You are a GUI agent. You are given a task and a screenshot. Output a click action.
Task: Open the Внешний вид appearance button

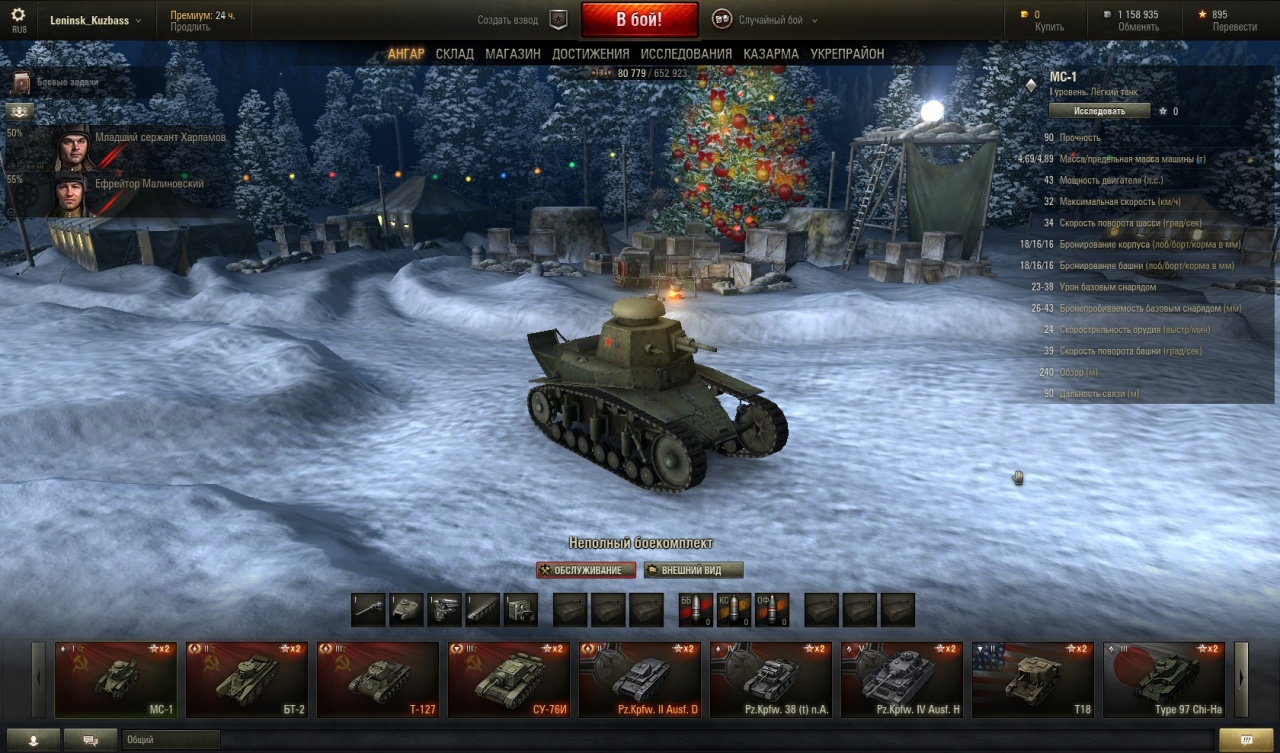pyautogui.click(x=694, y=571)
